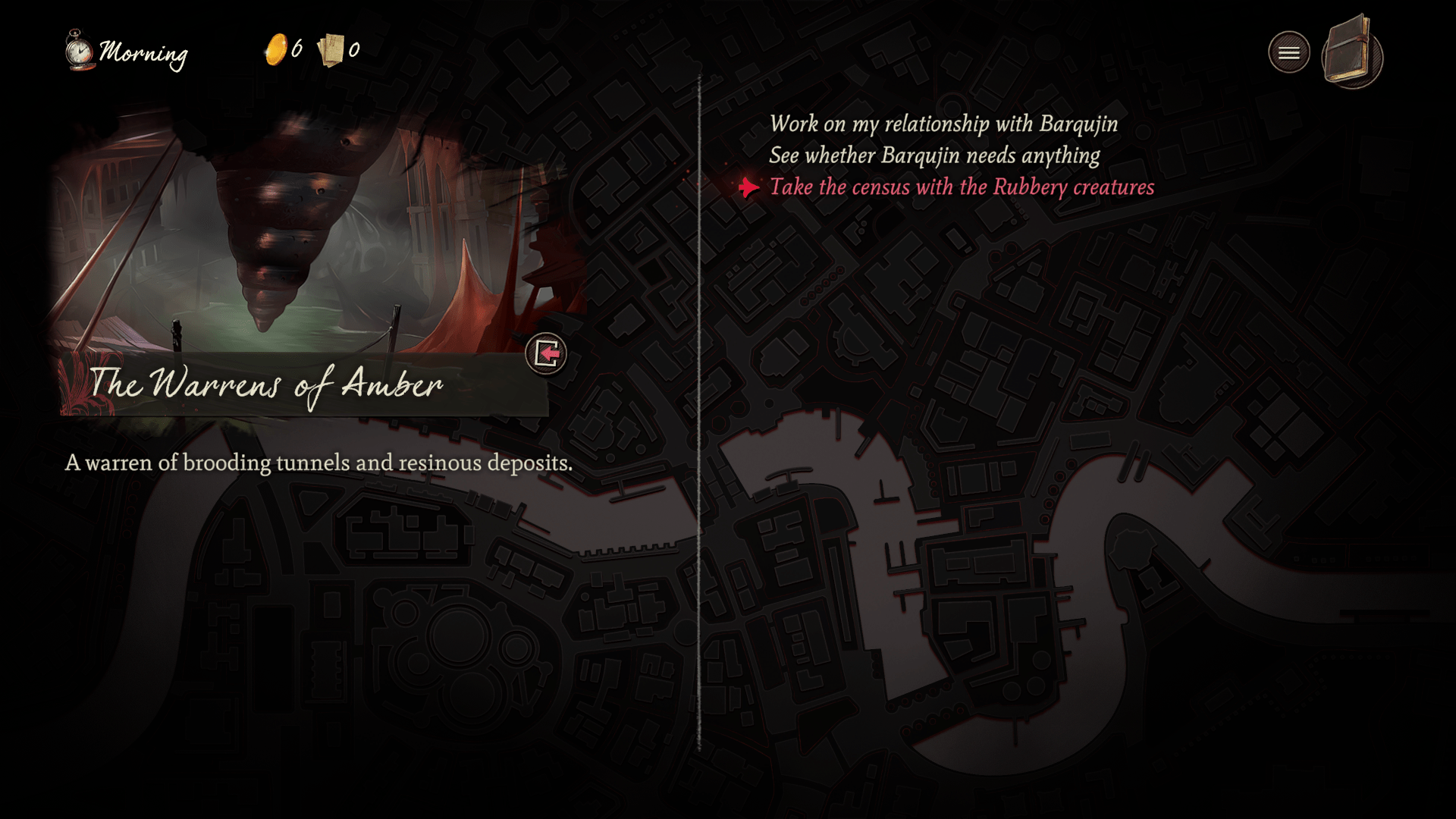The height and width of the screenshot is (819, 1456).
Task: Click the Warrens of Amber preview artwork
Action: pyautogui.click(x=303, y=227)
